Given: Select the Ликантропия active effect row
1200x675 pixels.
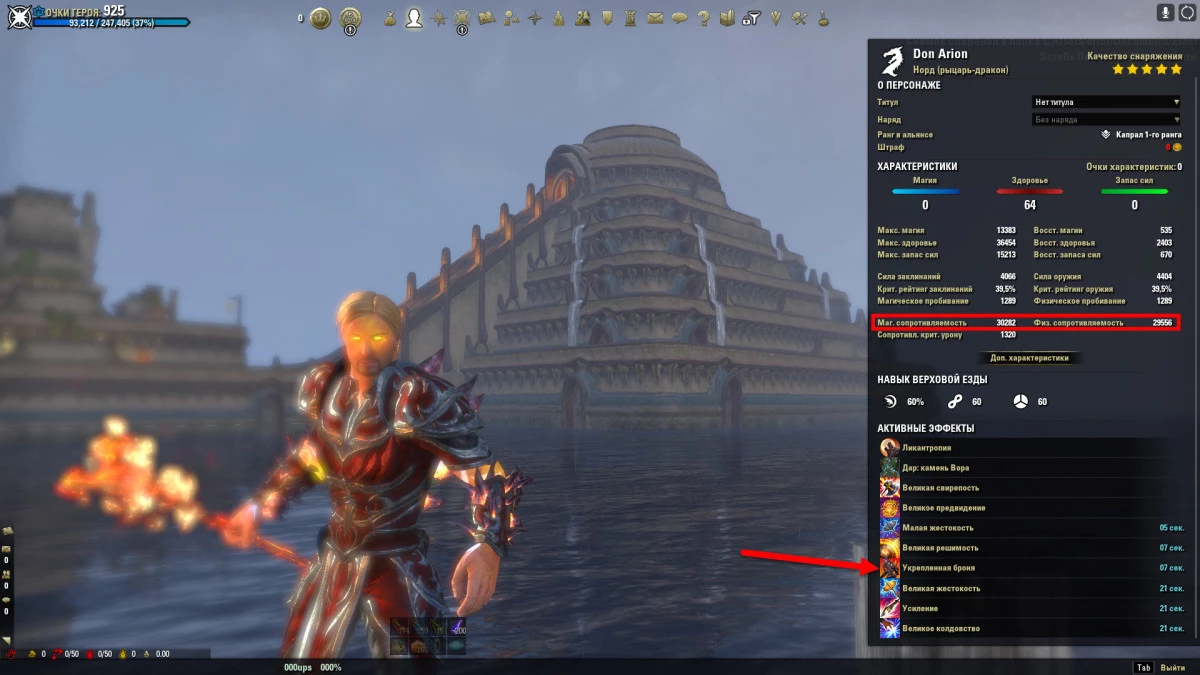Looking at the screenshot, I should tap(1030, 448).
